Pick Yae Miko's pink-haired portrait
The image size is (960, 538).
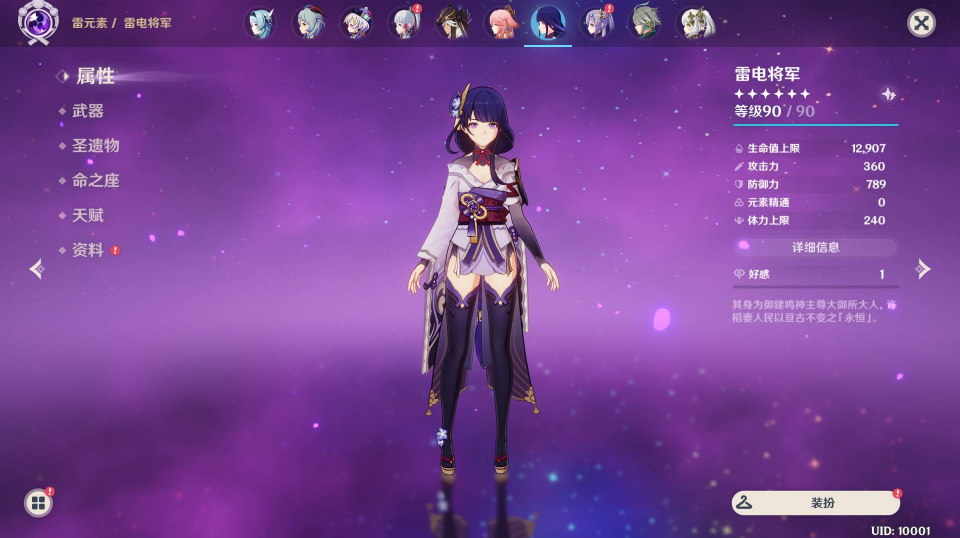(500, 23)
